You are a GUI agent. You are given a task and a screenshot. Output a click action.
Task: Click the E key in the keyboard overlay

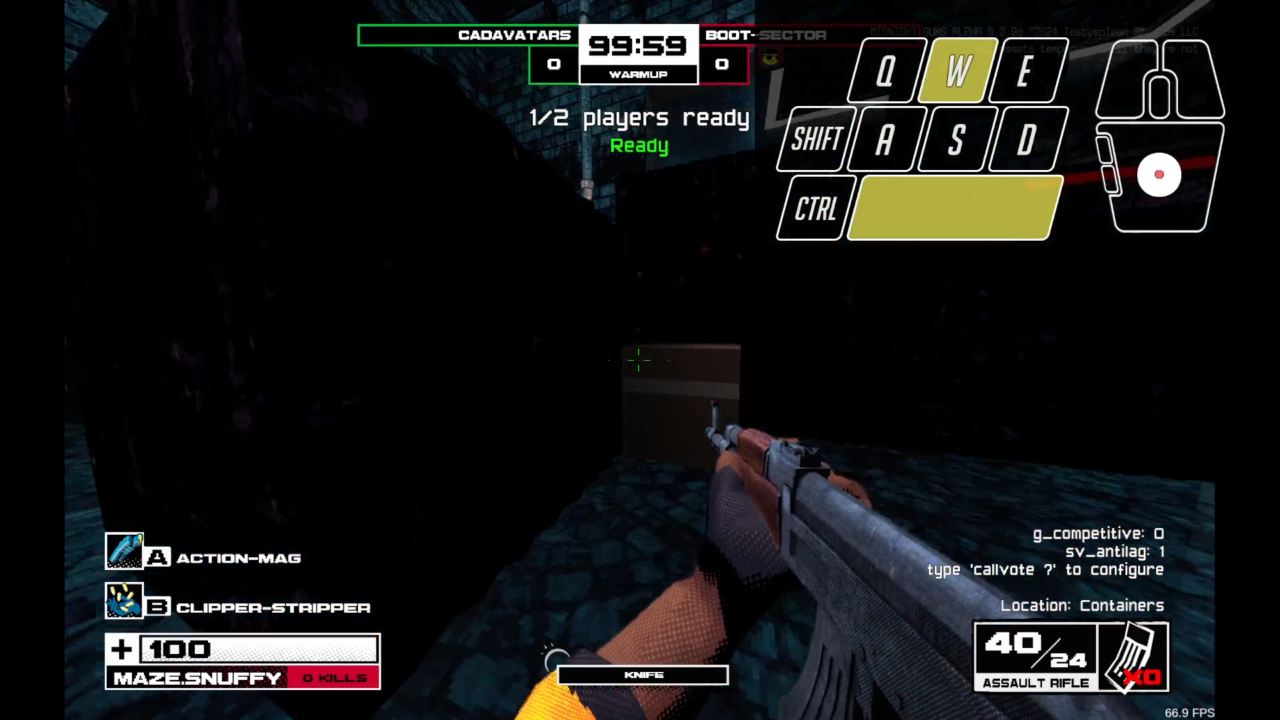tap(1023, 71)
